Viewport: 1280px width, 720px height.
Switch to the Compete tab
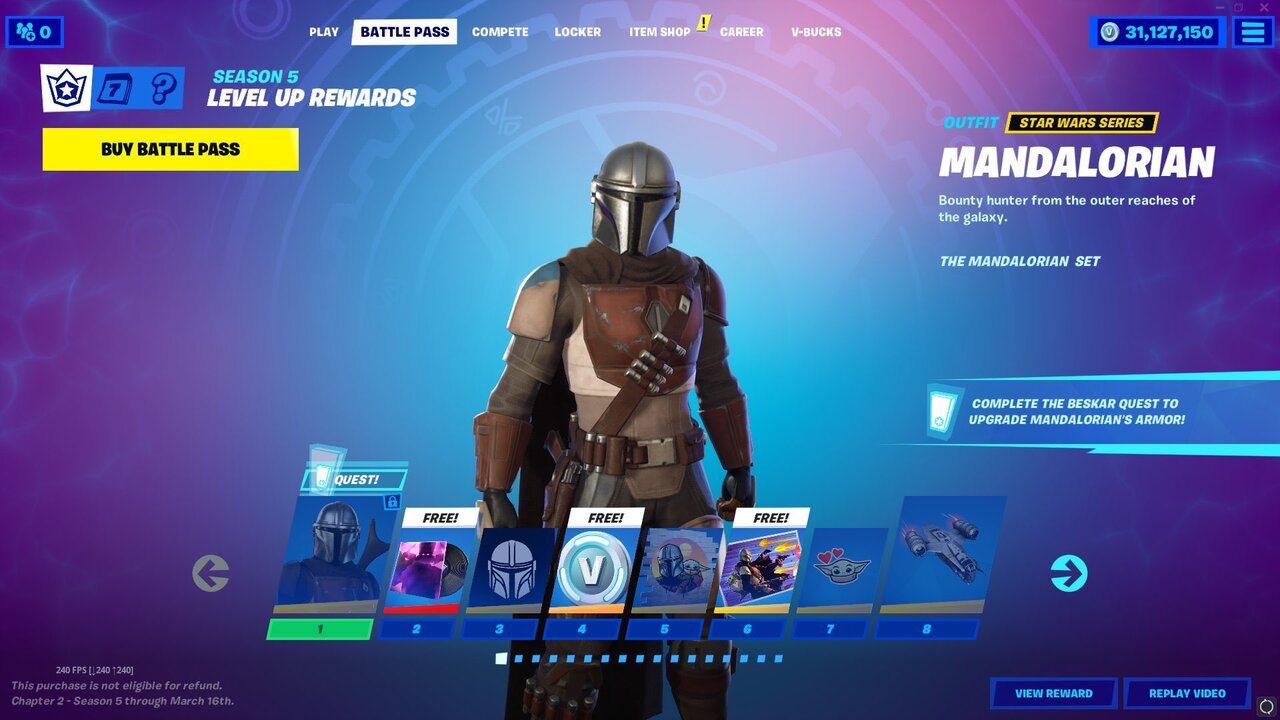(499, 31)
